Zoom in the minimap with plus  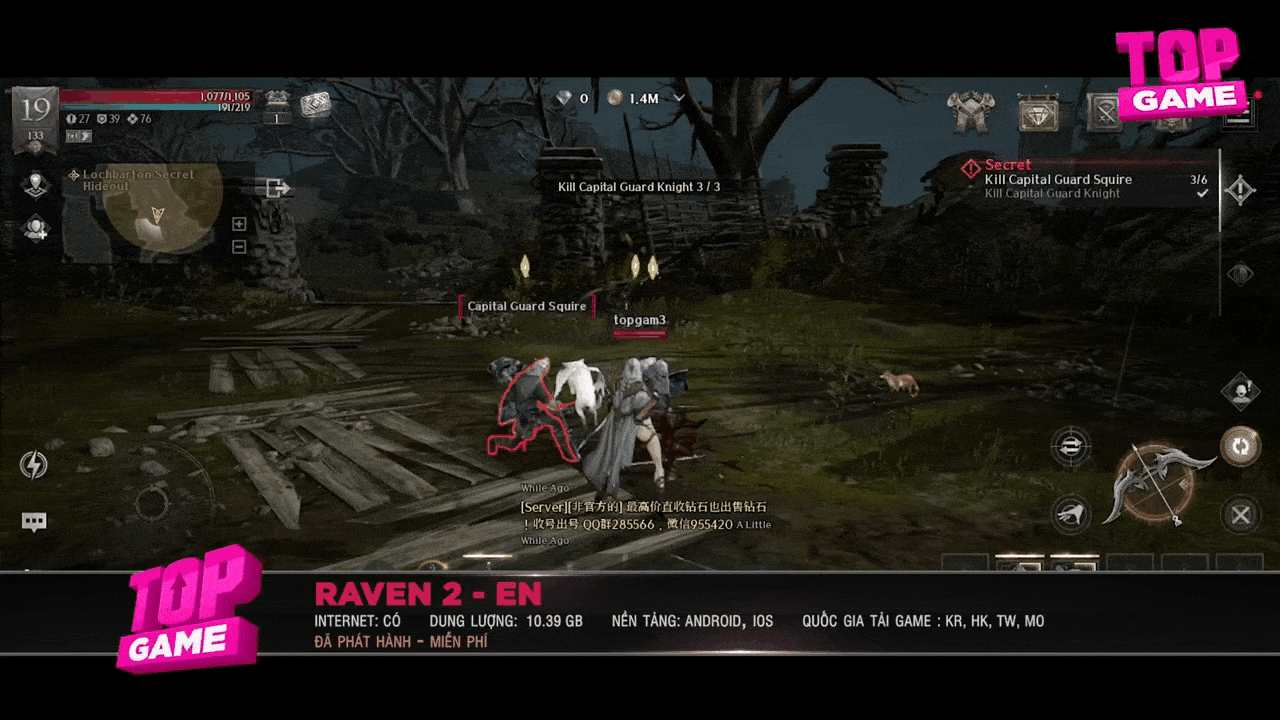tap(239, 224)
